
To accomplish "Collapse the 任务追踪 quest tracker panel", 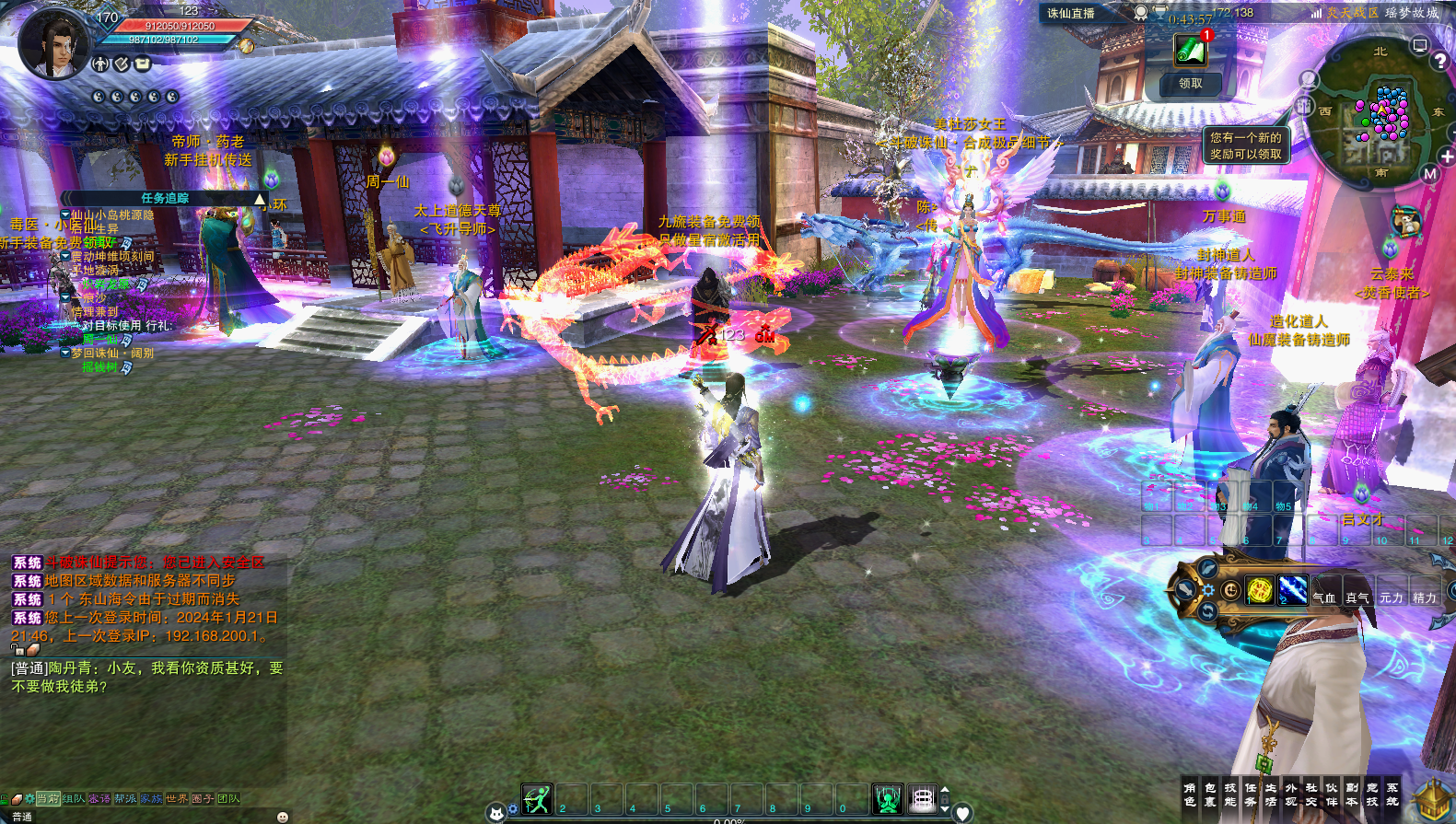I will click(x=260, y=199).
